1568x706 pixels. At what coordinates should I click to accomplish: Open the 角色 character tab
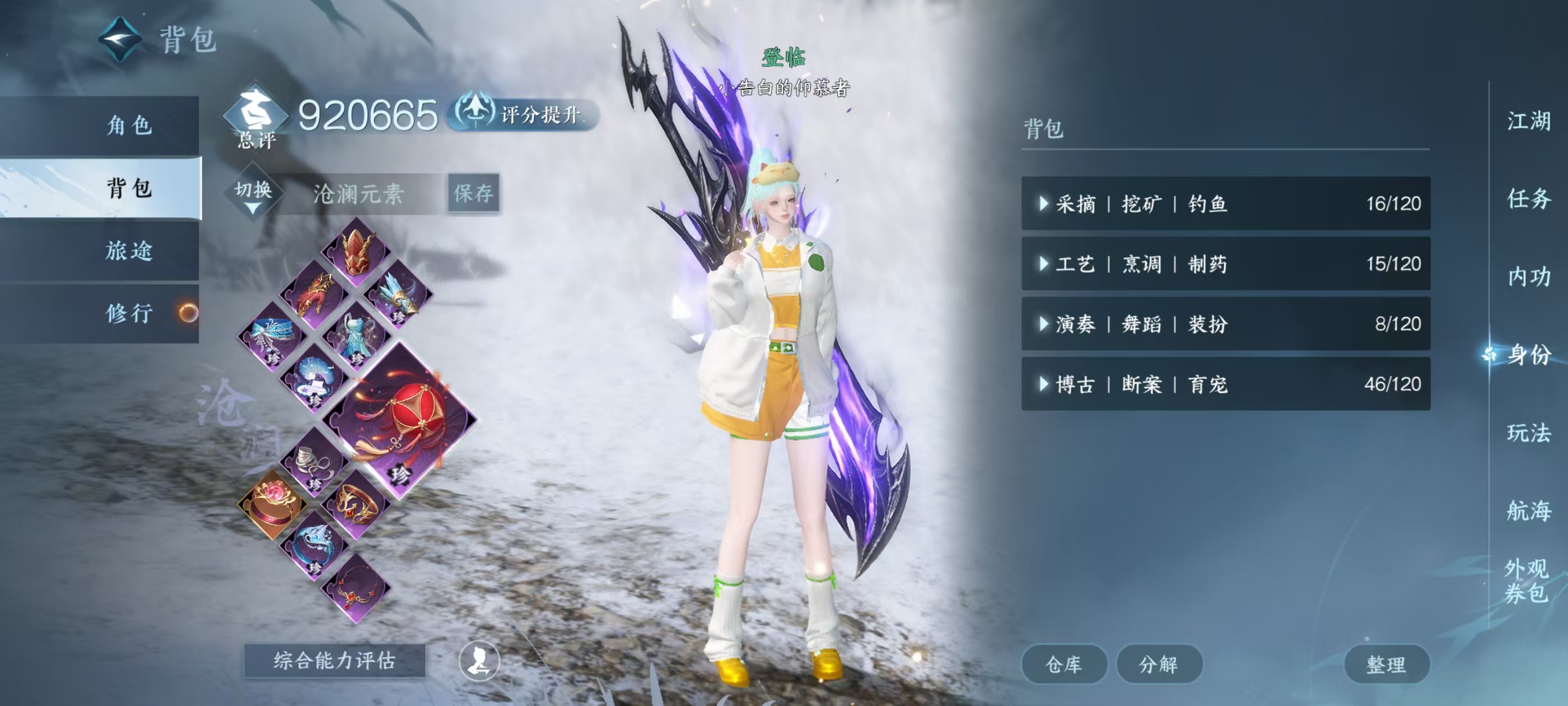tap(129, 126)
